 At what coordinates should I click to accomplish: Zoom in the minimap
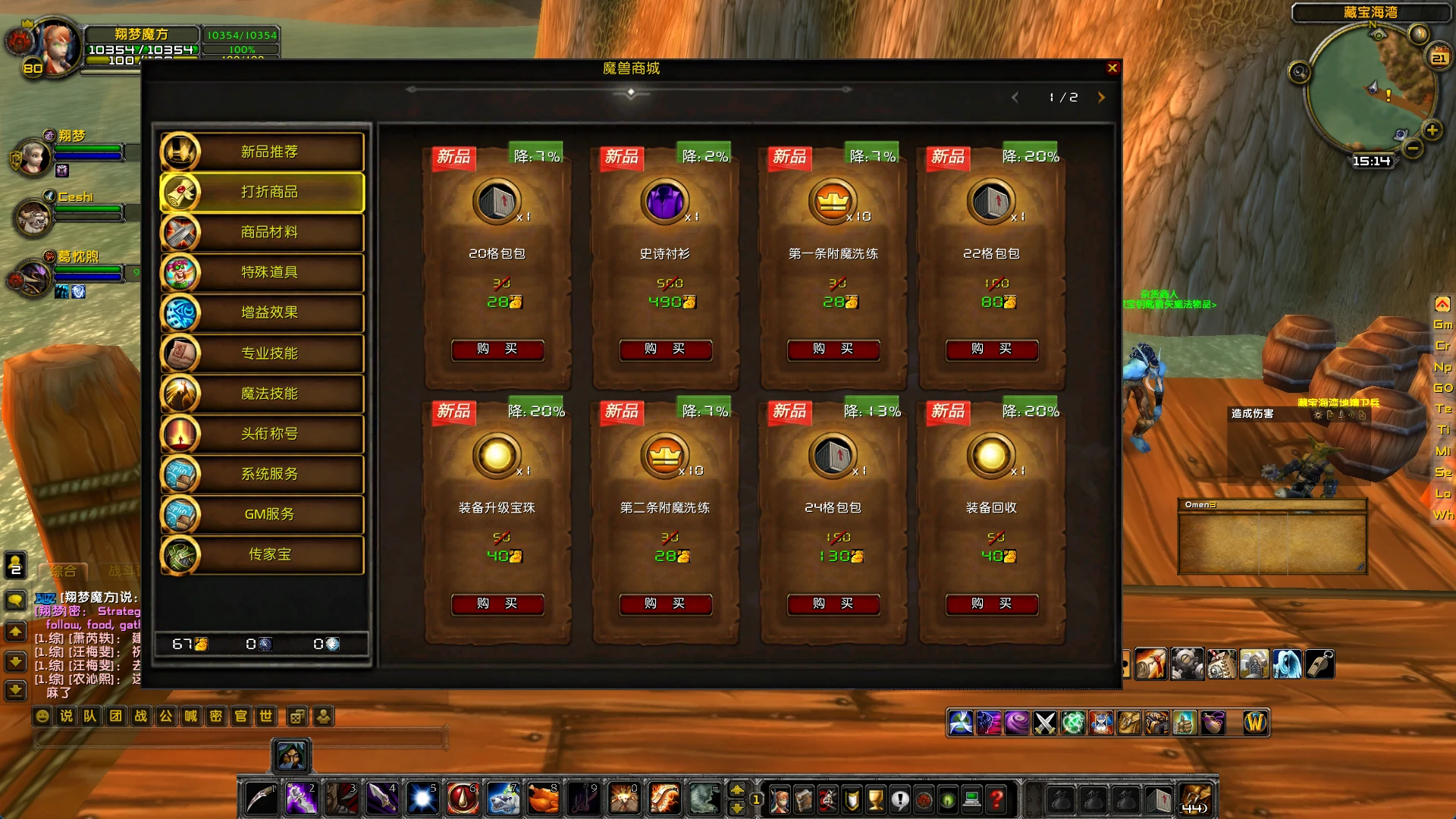click(1432, 130)
